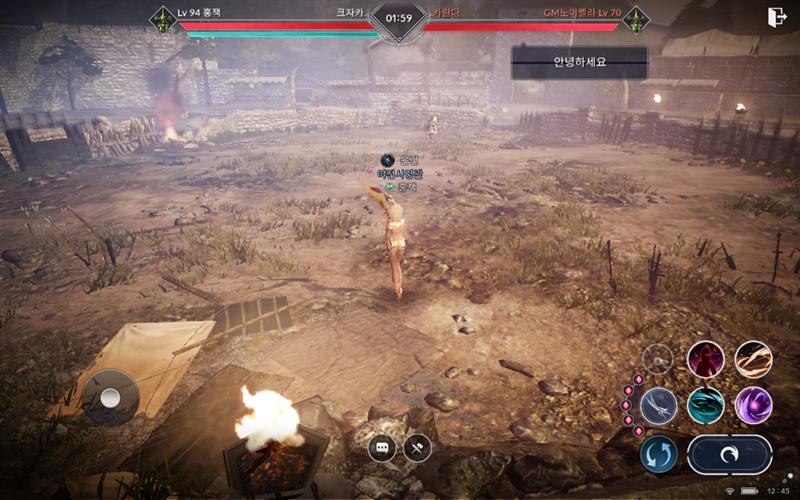Touch the virtual movement joystick

(110, 397)
